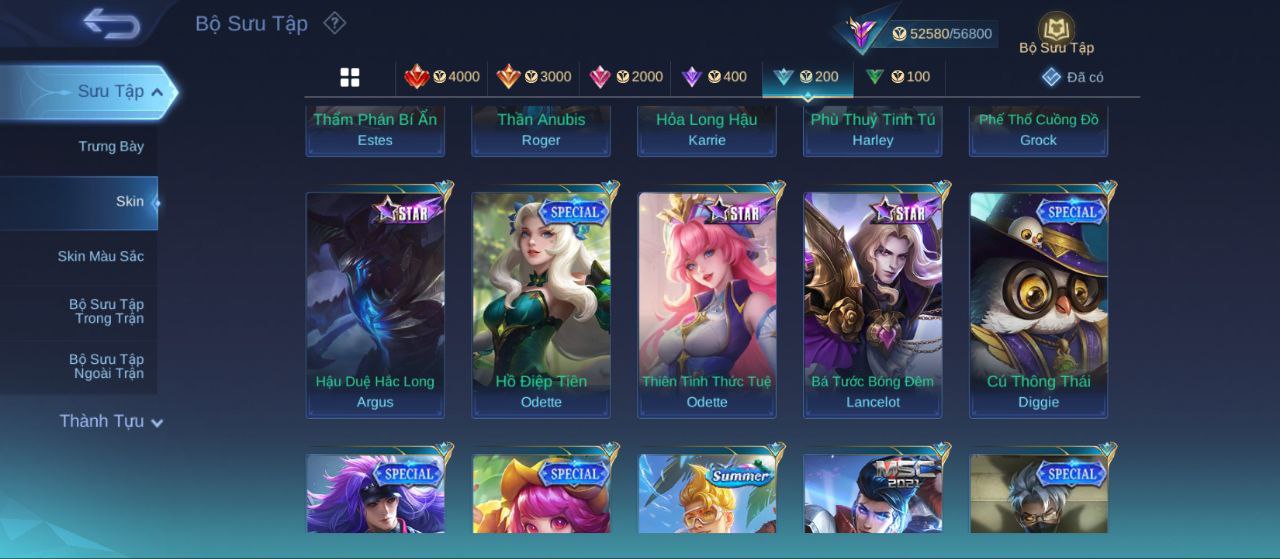The image size is (1280, 559).
Task: Open Bộ Sưu Tập Trong Trận
Action: [x=106, y=311]
